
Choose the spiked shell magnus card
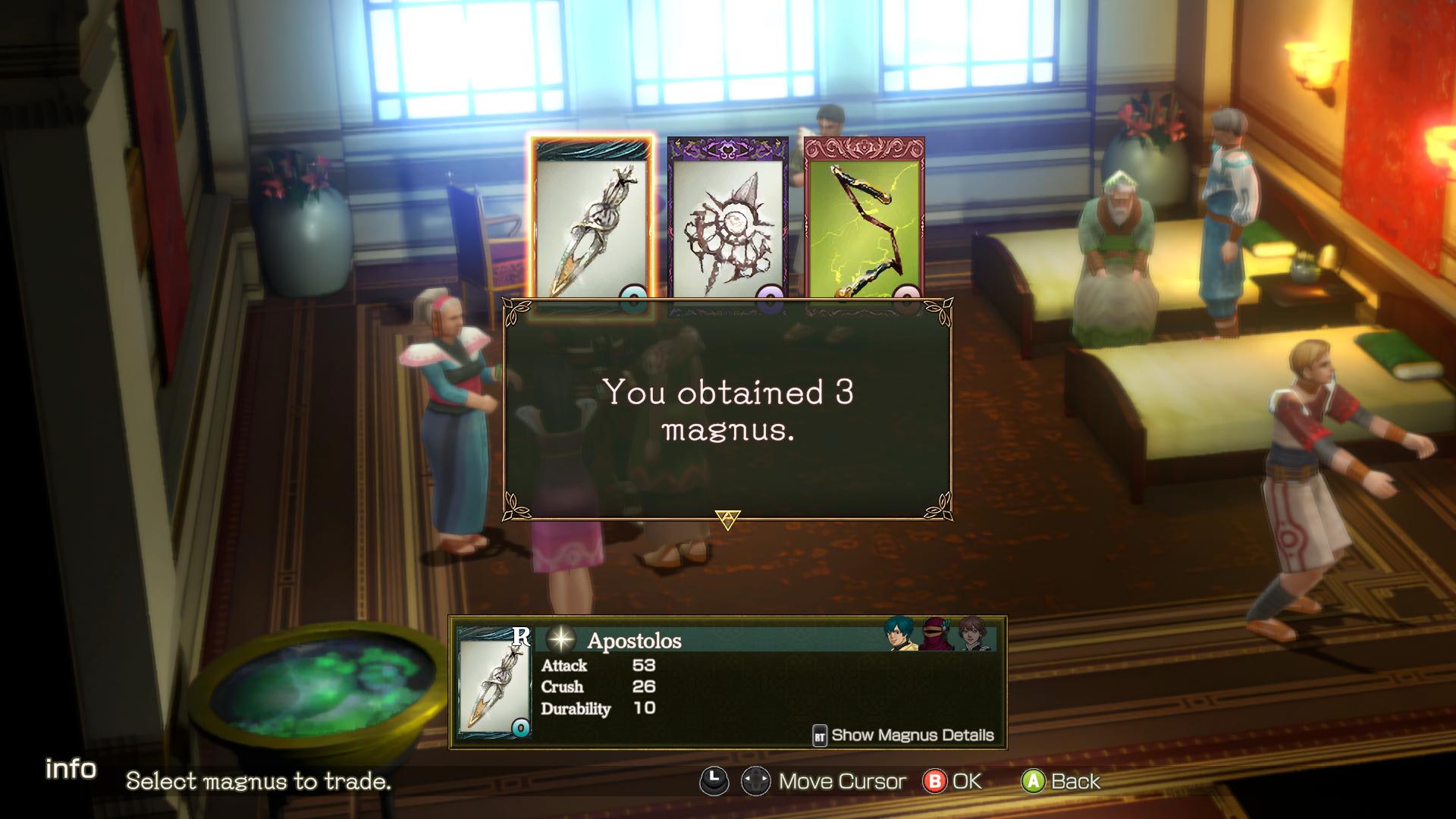click(727, 224)
